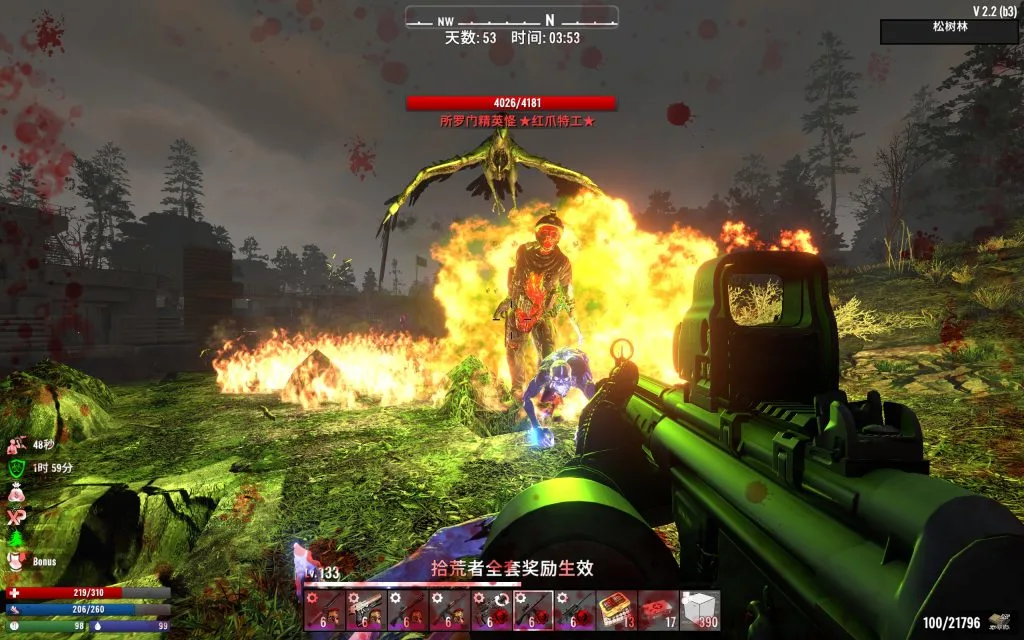Click the green shield buff icon
Screen dimensions: 1024x640
(17, 467)
